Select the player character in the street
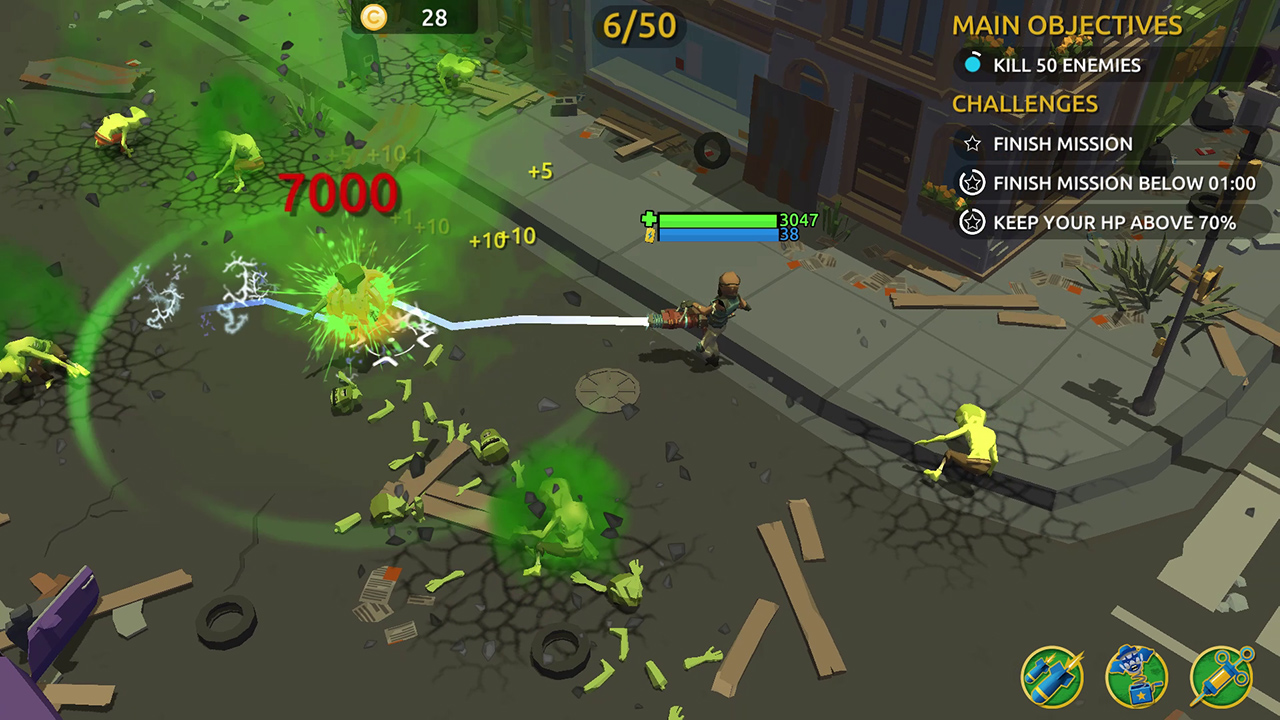This screenshot has height=720, width=1280. (x=725, y=310)
